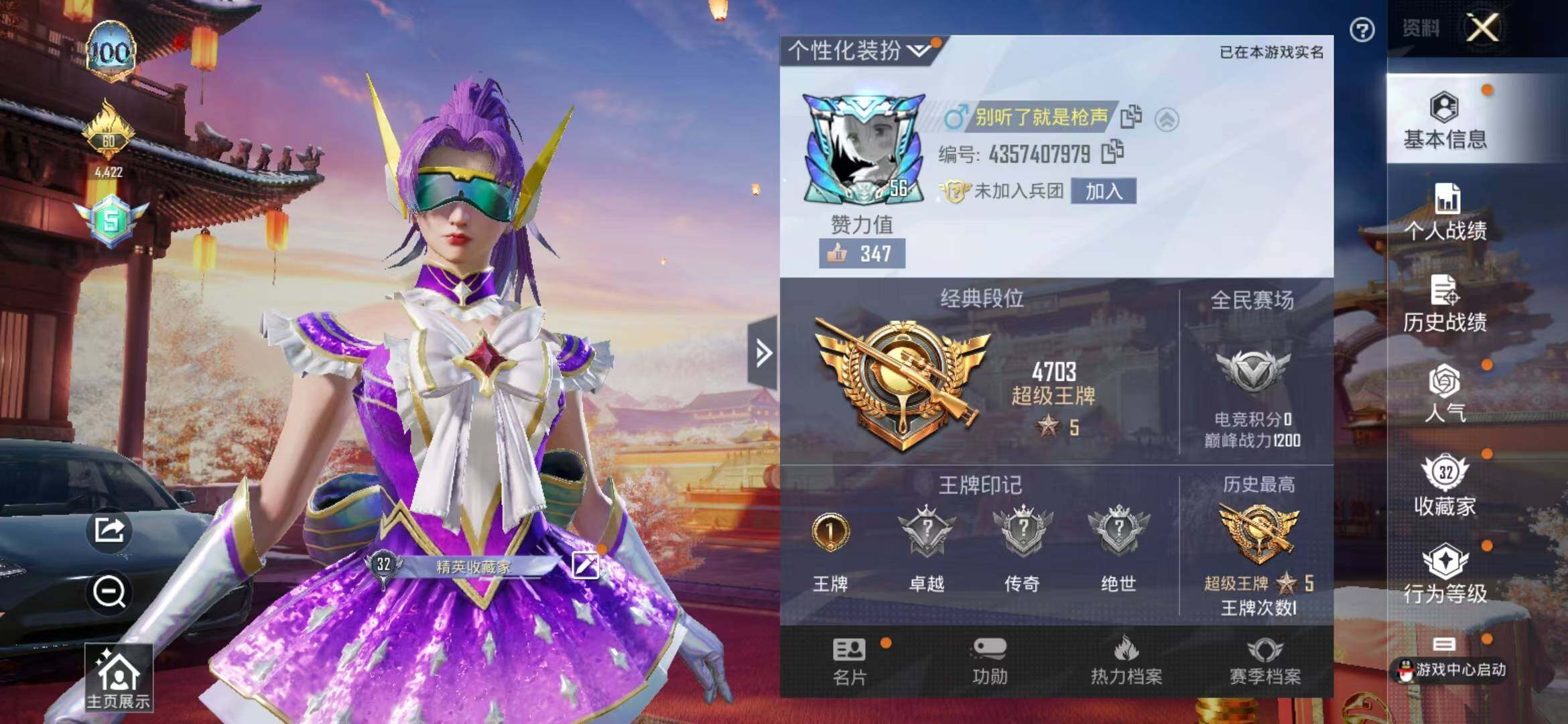Switch to the 基本信息 tab
The width and height of the screenshot is (1568, 724).
pos(1445,121)
